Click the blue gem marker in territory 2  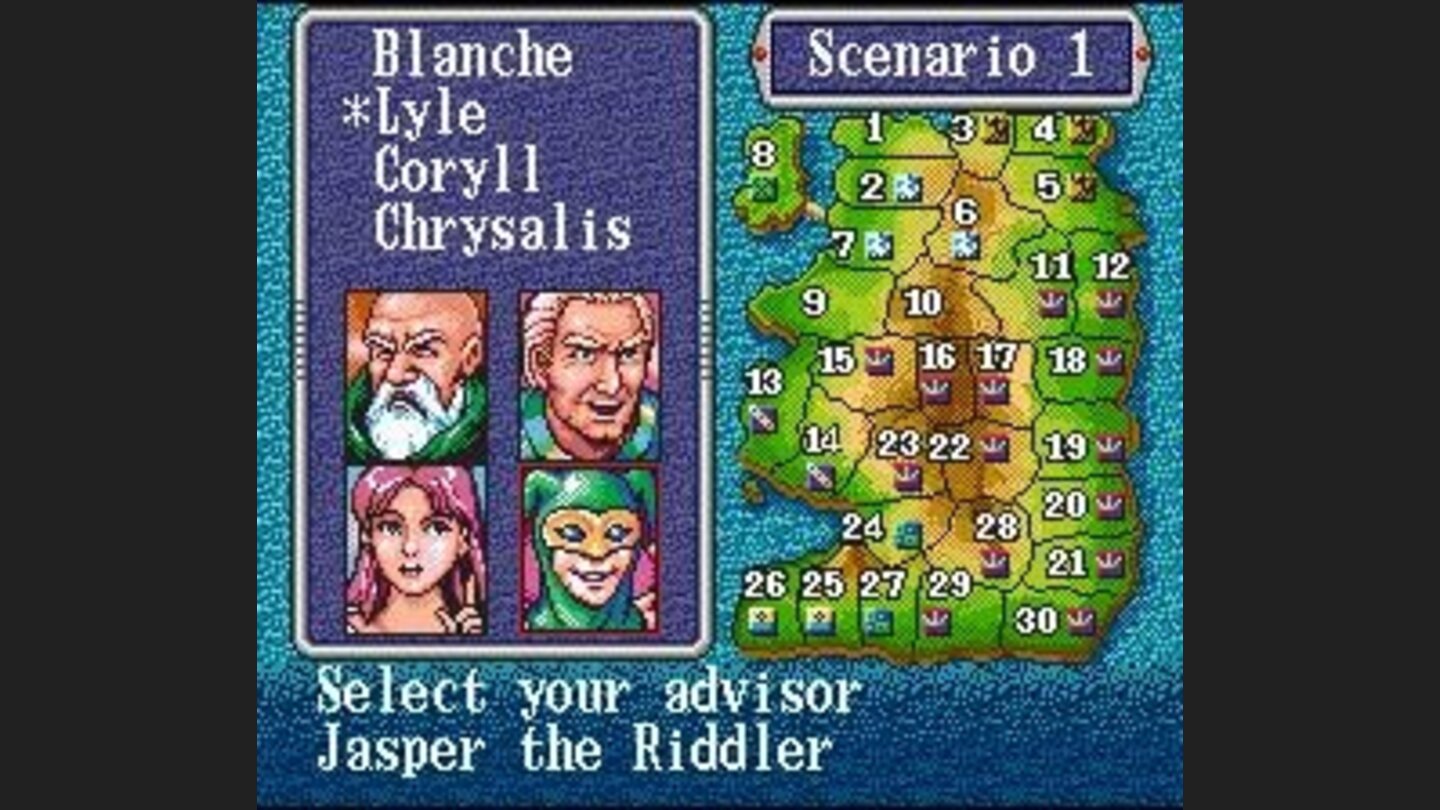coord(907,187)
